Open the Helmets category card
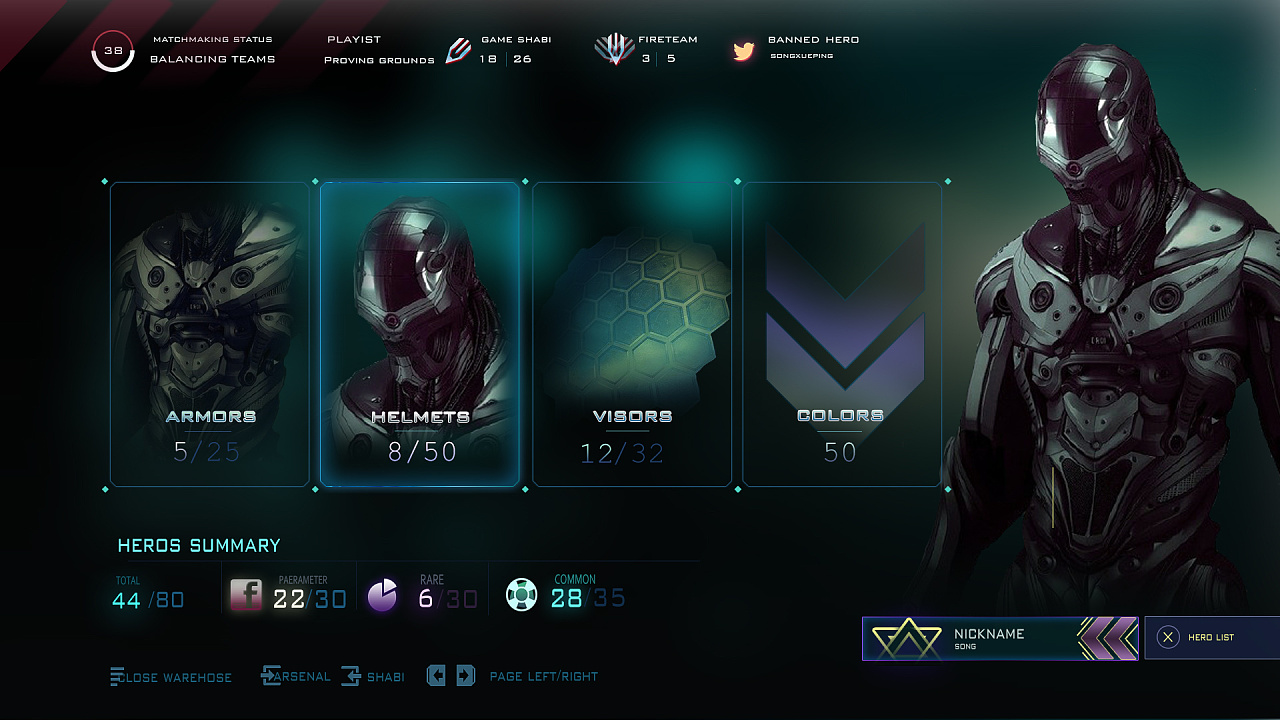The width and height of the screenshot is (1280, 720). 420,334
